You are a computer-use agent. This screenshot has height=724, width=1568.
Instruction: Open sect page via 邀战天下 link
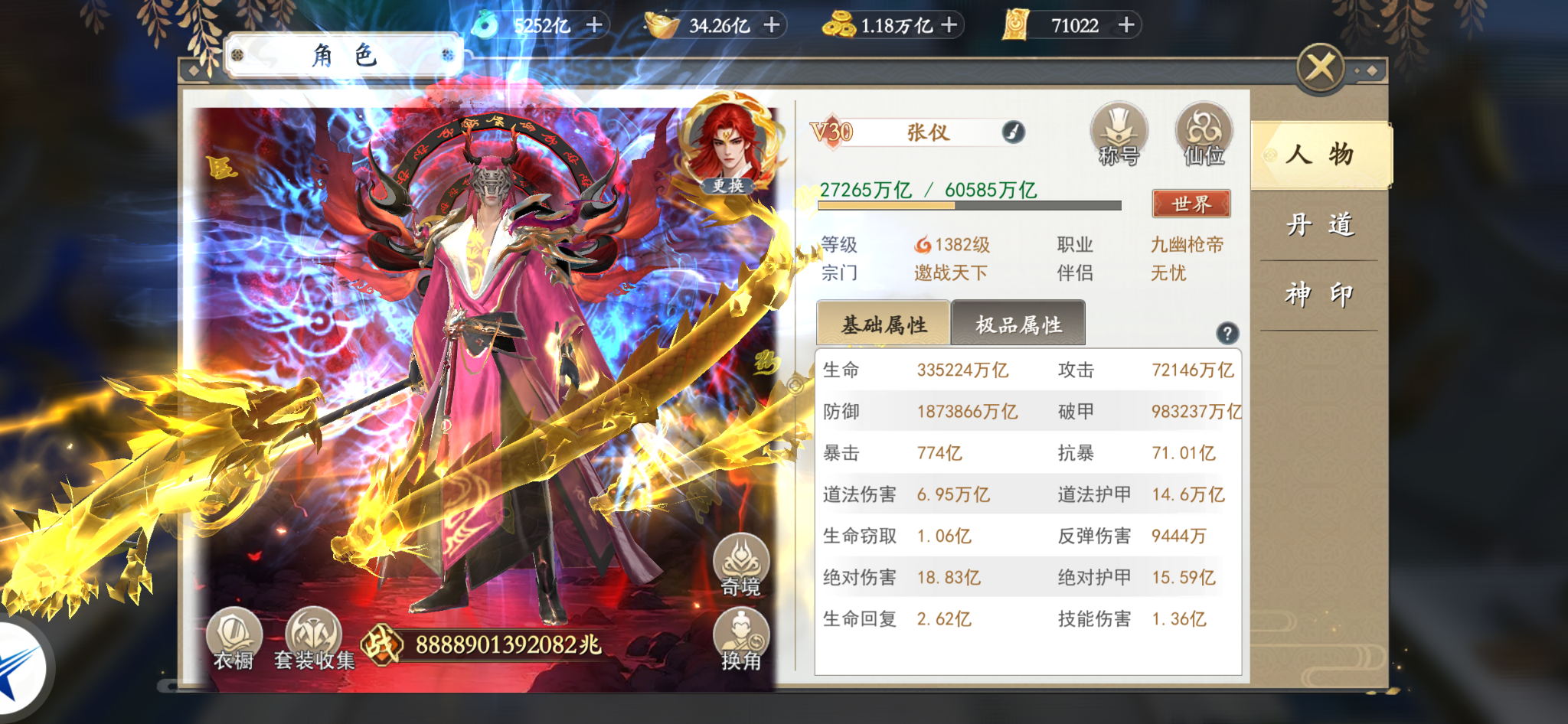click(x=949, y=272)
